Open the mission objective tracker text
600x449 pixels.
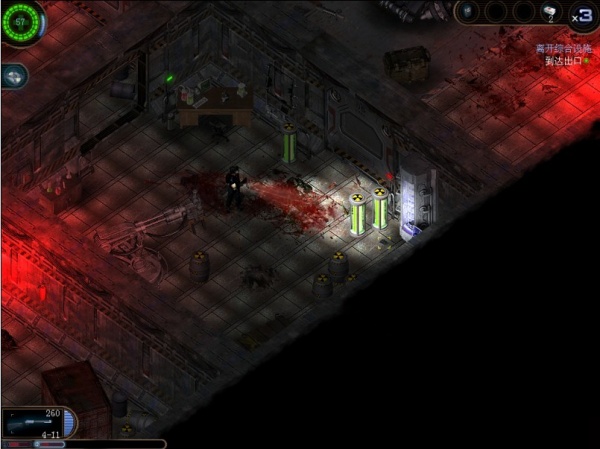[560, 54]
